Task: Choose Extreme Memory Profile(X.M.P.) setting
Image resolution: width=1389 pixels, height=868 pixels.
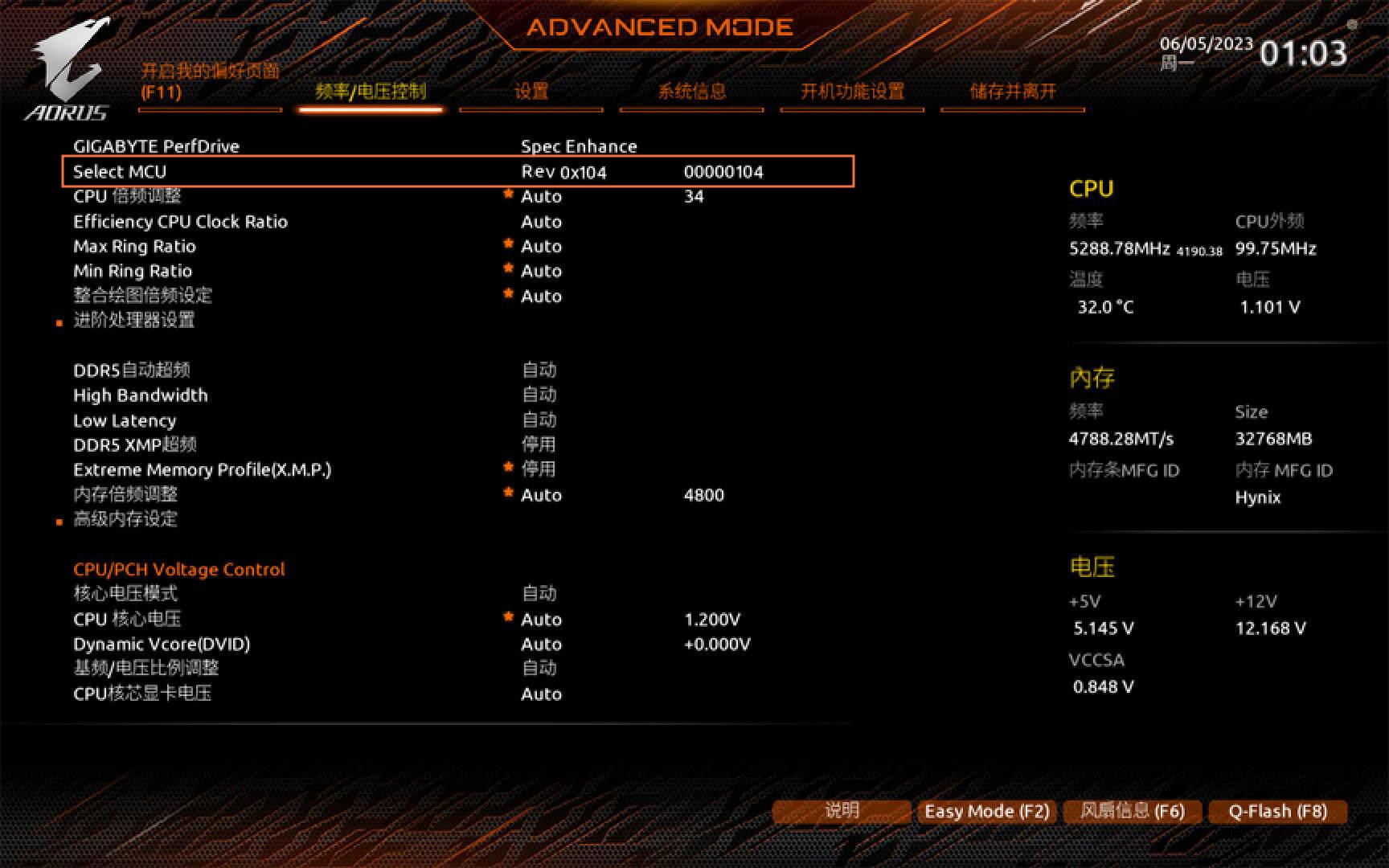Action: (x=202, y=469)
